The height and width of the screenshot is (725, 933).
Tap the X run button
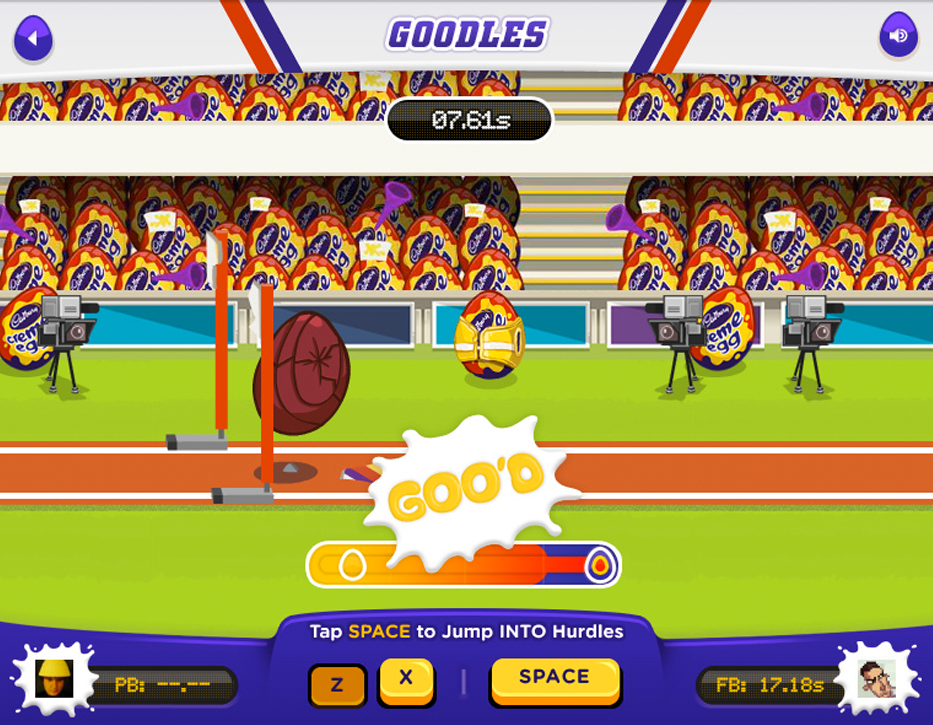406,679
